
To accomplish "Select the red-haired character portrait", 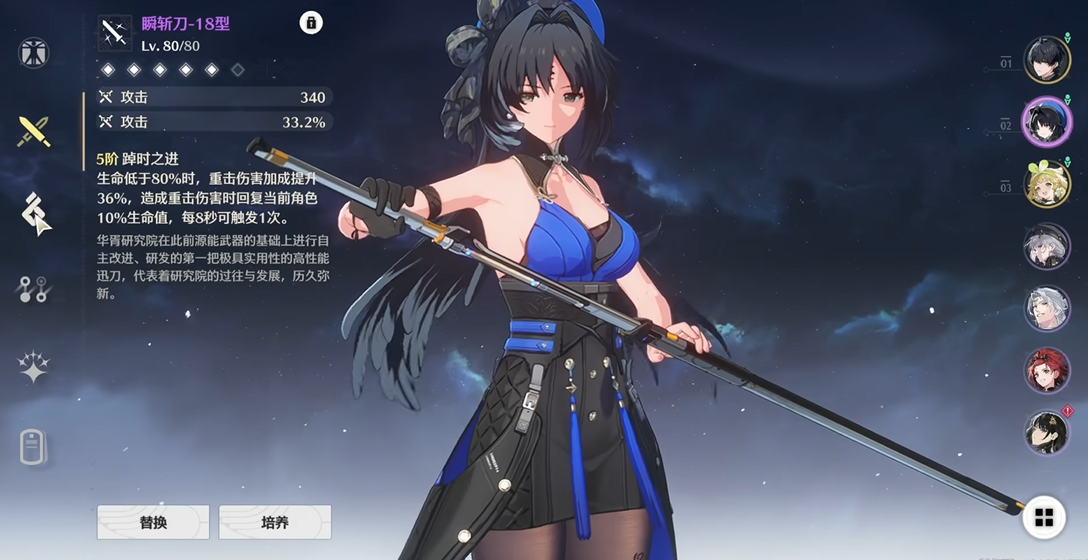I will coord(1047,370).
